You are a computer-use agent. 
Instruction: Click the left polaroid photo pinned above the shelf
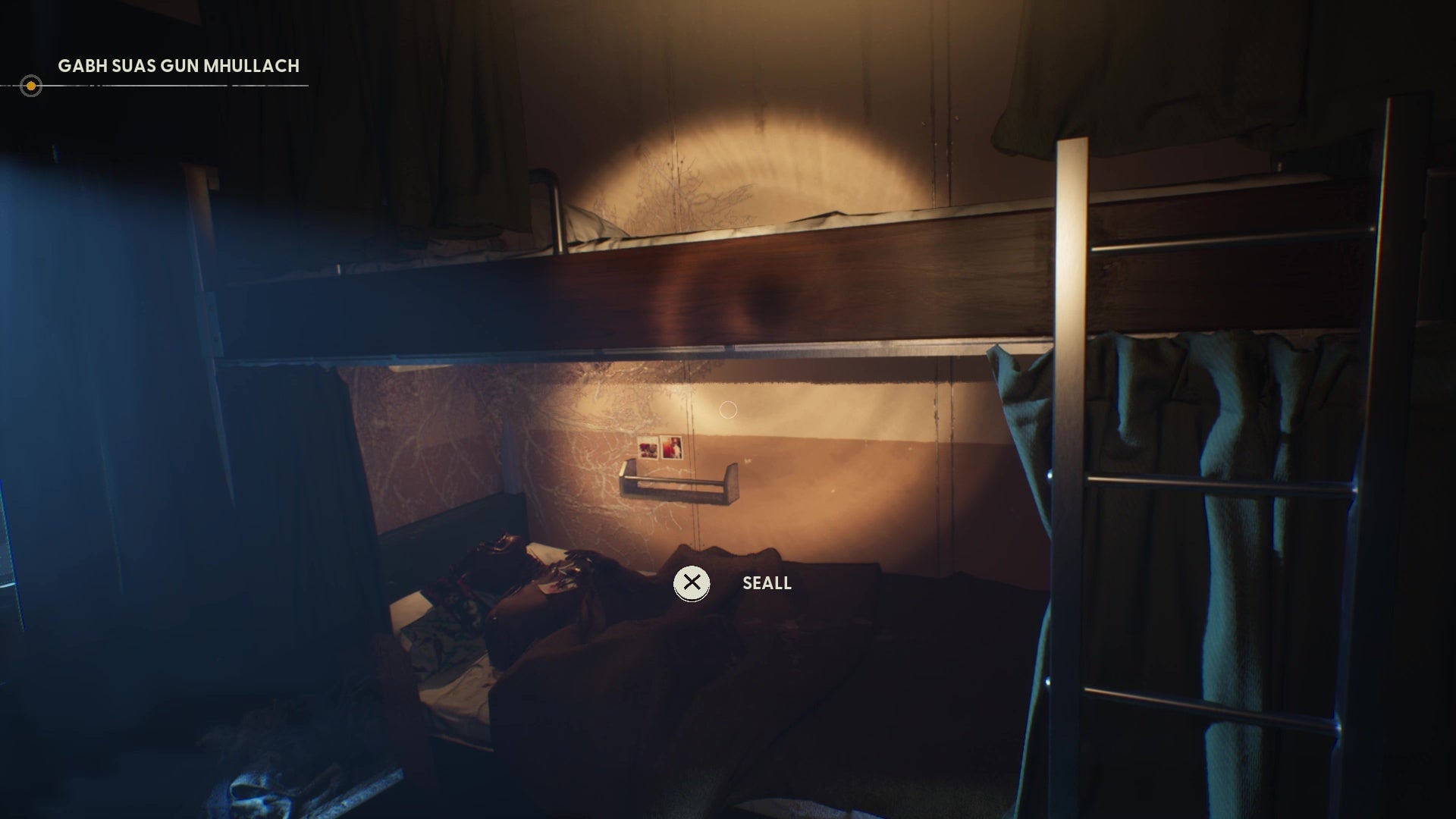646,447
